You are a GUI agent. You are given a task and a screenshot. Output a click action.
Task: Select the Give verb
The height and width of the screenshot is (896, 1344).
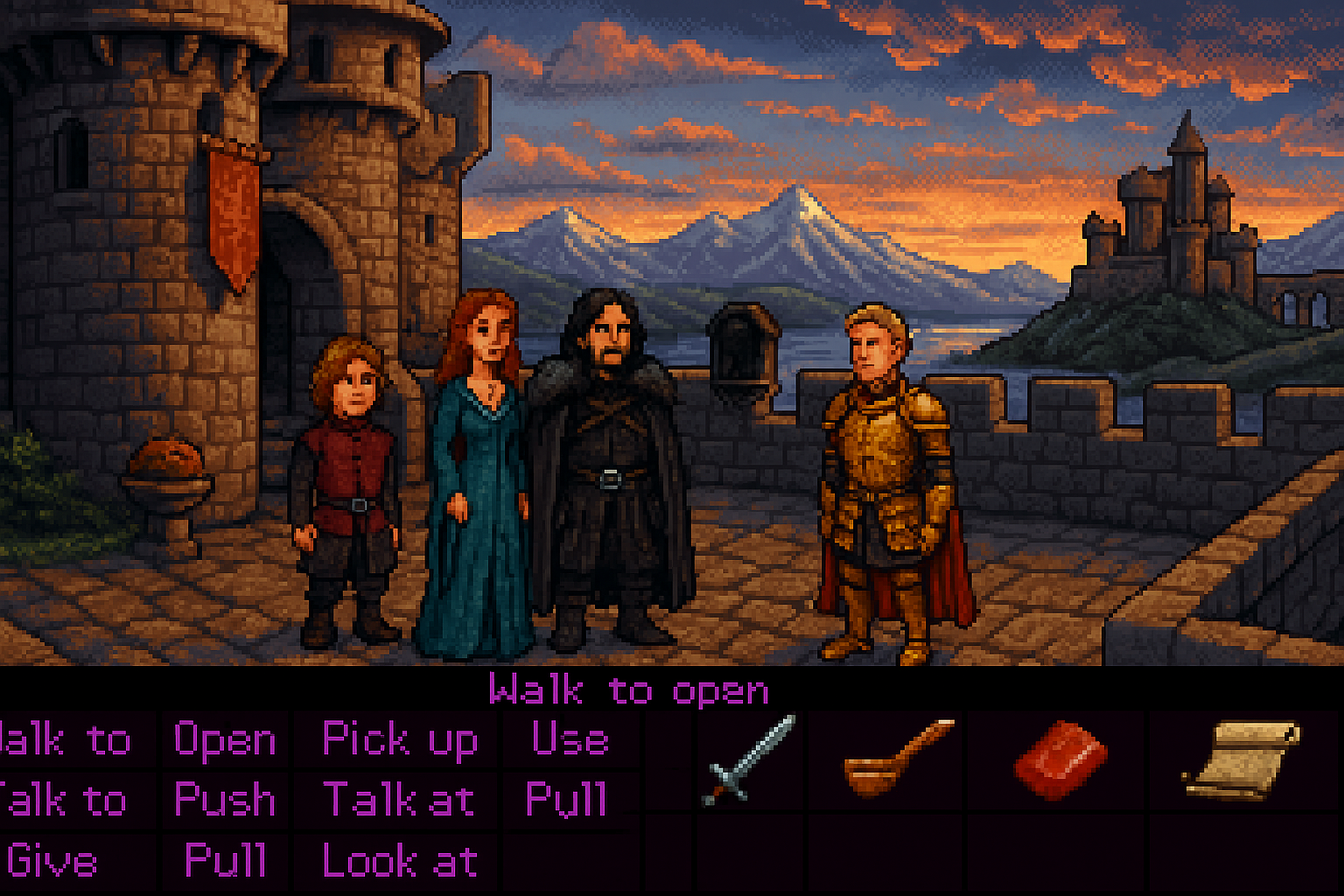point(52,861)
